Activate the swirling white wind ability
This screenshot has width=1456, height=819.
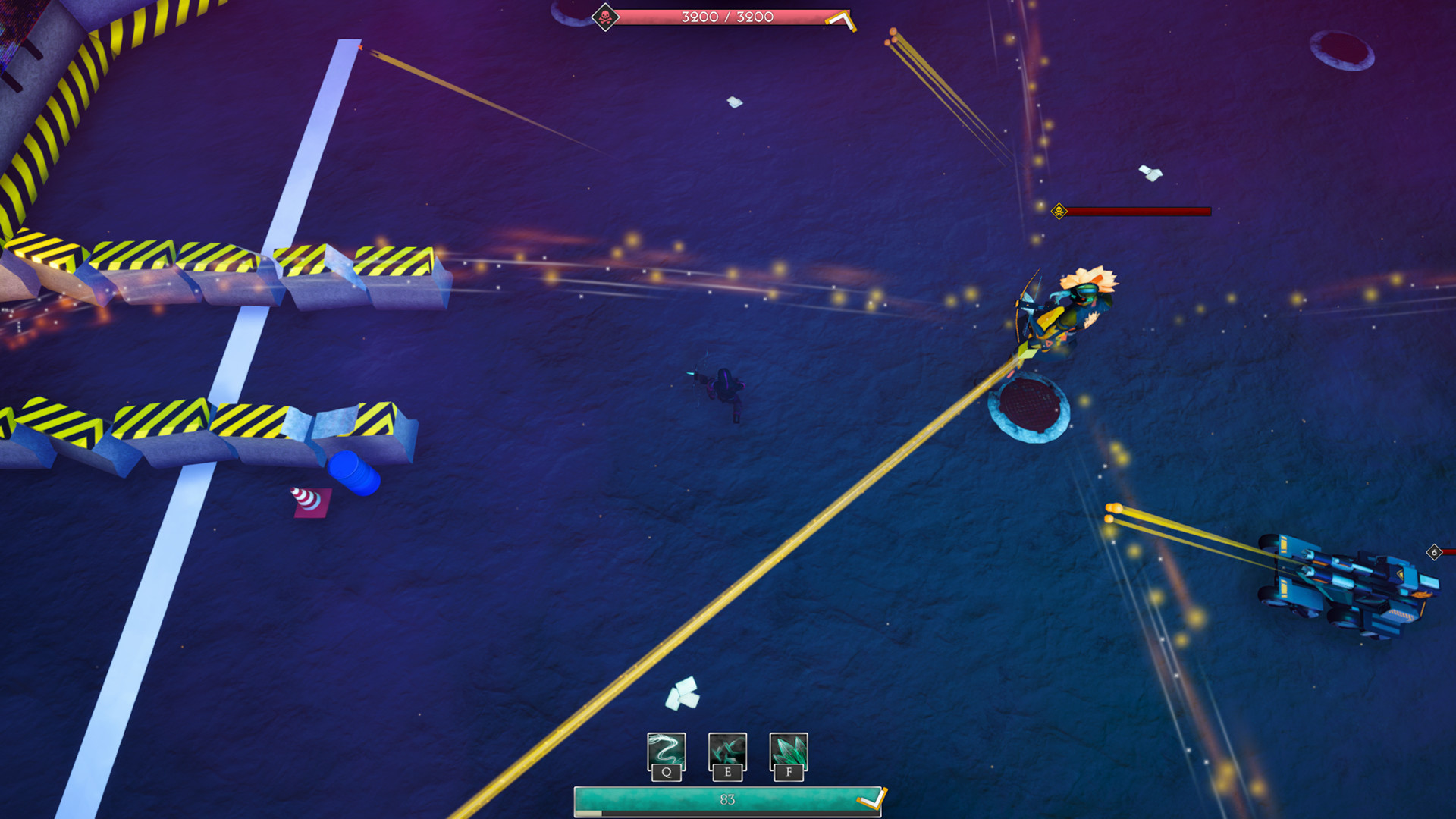[x=666, y=752]
